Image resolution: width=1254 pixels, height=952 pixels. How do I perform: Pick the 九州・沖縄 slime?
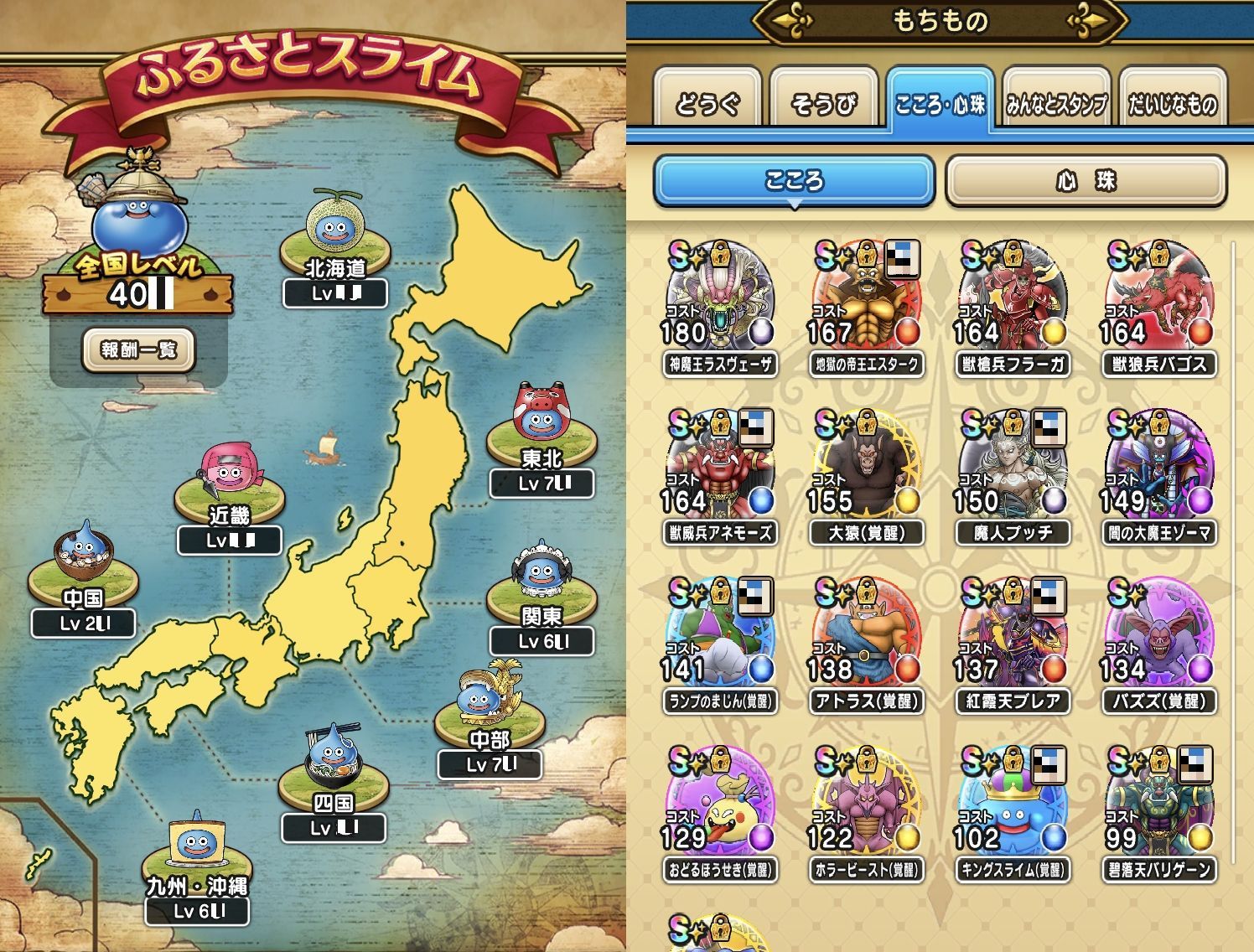[x=196, y=846]
